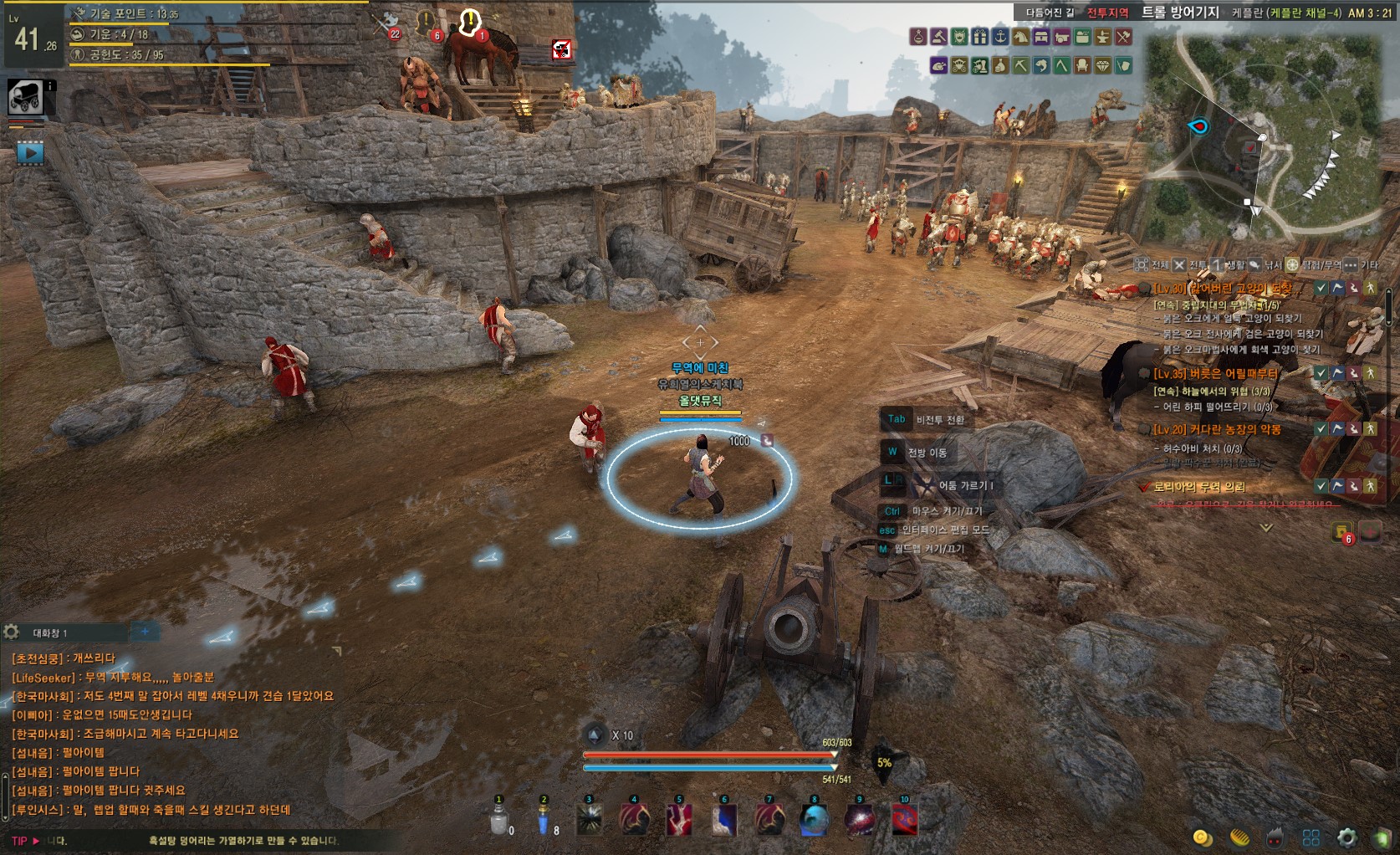Activate the red swirl skill in slot 10
Screen dimensions: 1400x855
coord(905,820)
